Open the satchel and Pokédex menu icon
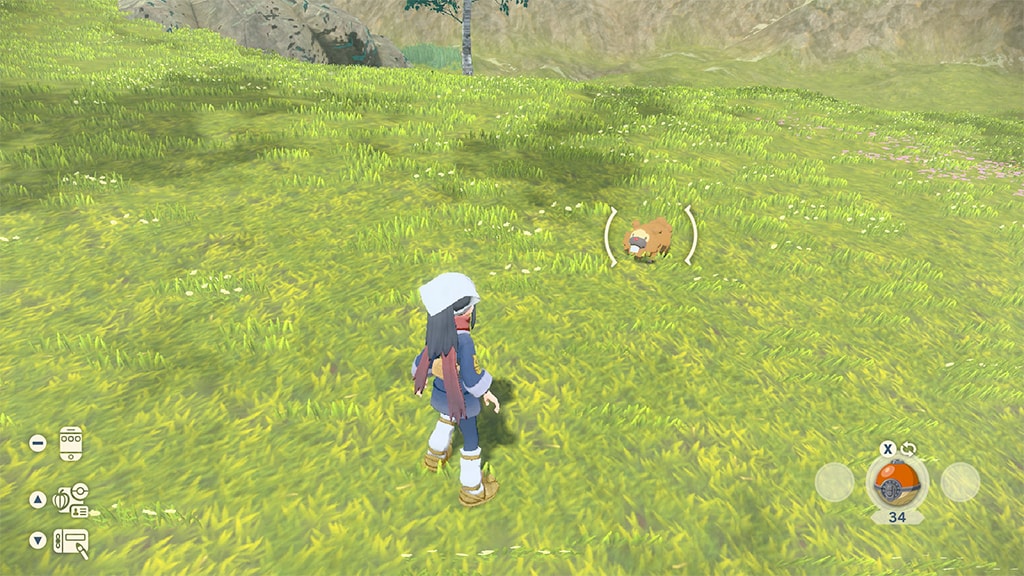Image resolution: width=1024 pixels, height=576 pixels. 71,499
